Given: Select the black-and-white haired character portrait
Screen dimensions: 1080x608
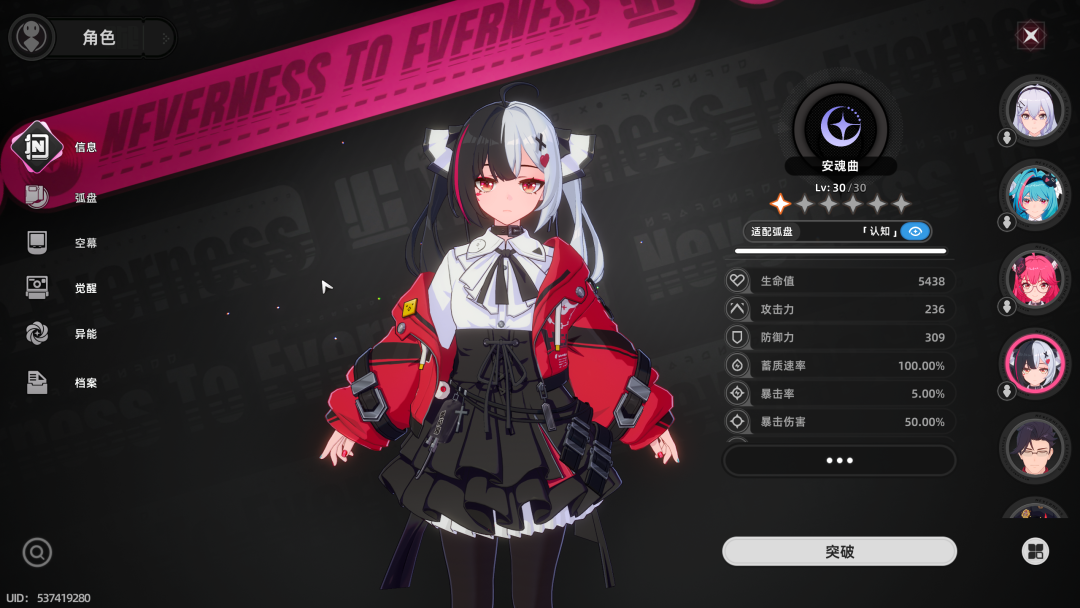Looking at the screenshot, I should tap(1034, 365).
